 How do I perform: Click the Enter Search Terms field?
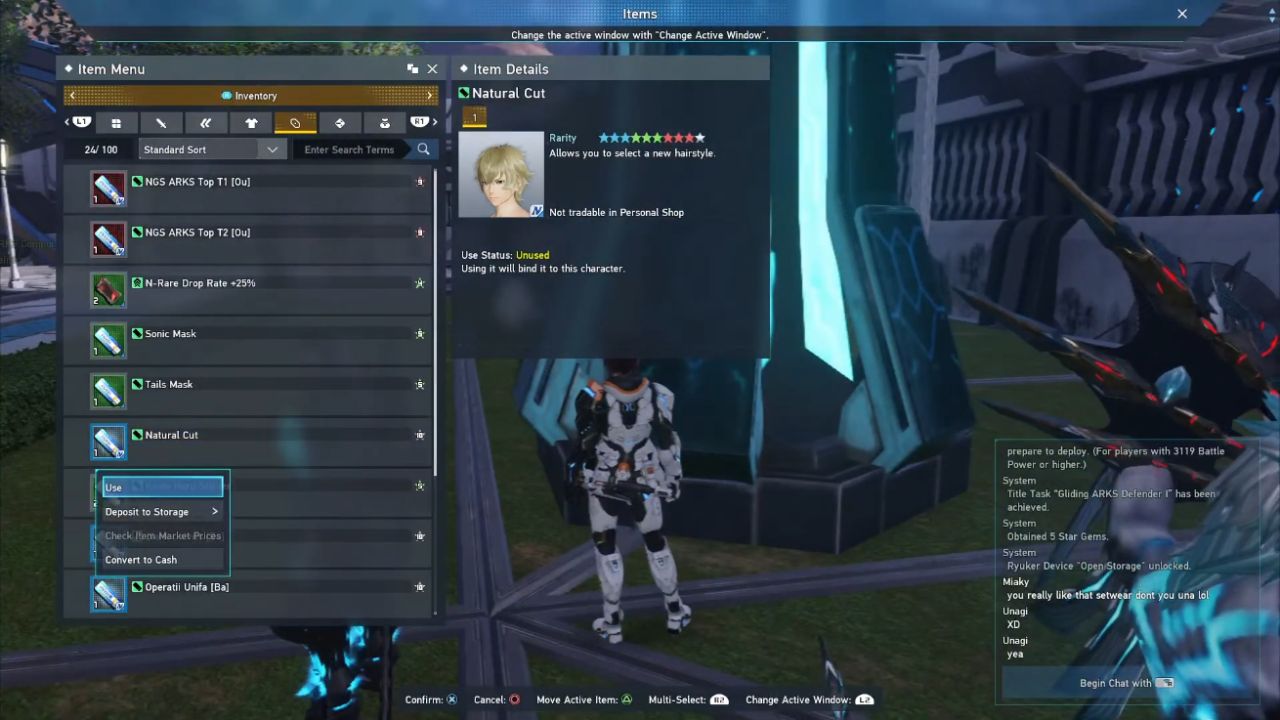click(x=349, y=150)
